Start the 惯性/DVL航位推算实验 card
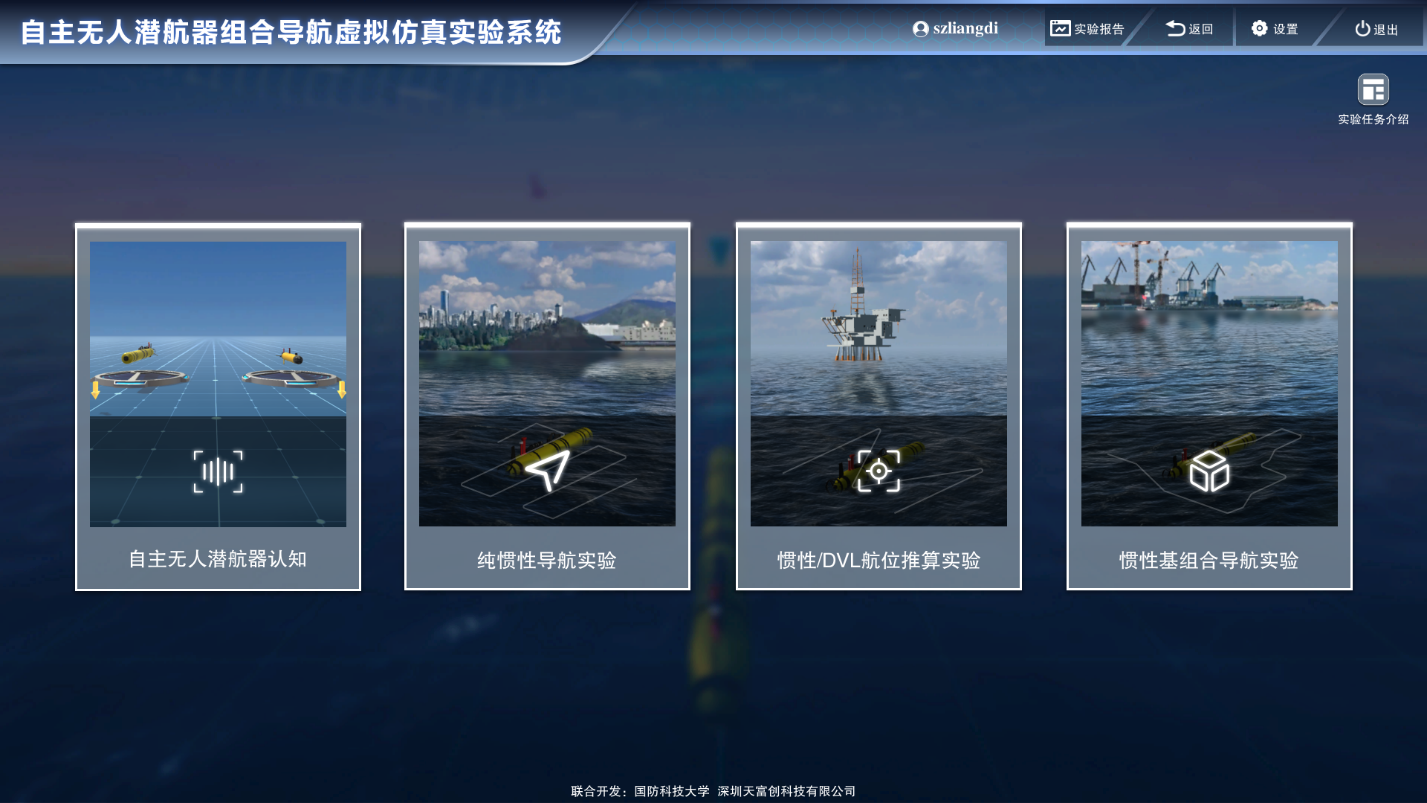This screenshot has height=803, width=1427. [x=878, y=406]
